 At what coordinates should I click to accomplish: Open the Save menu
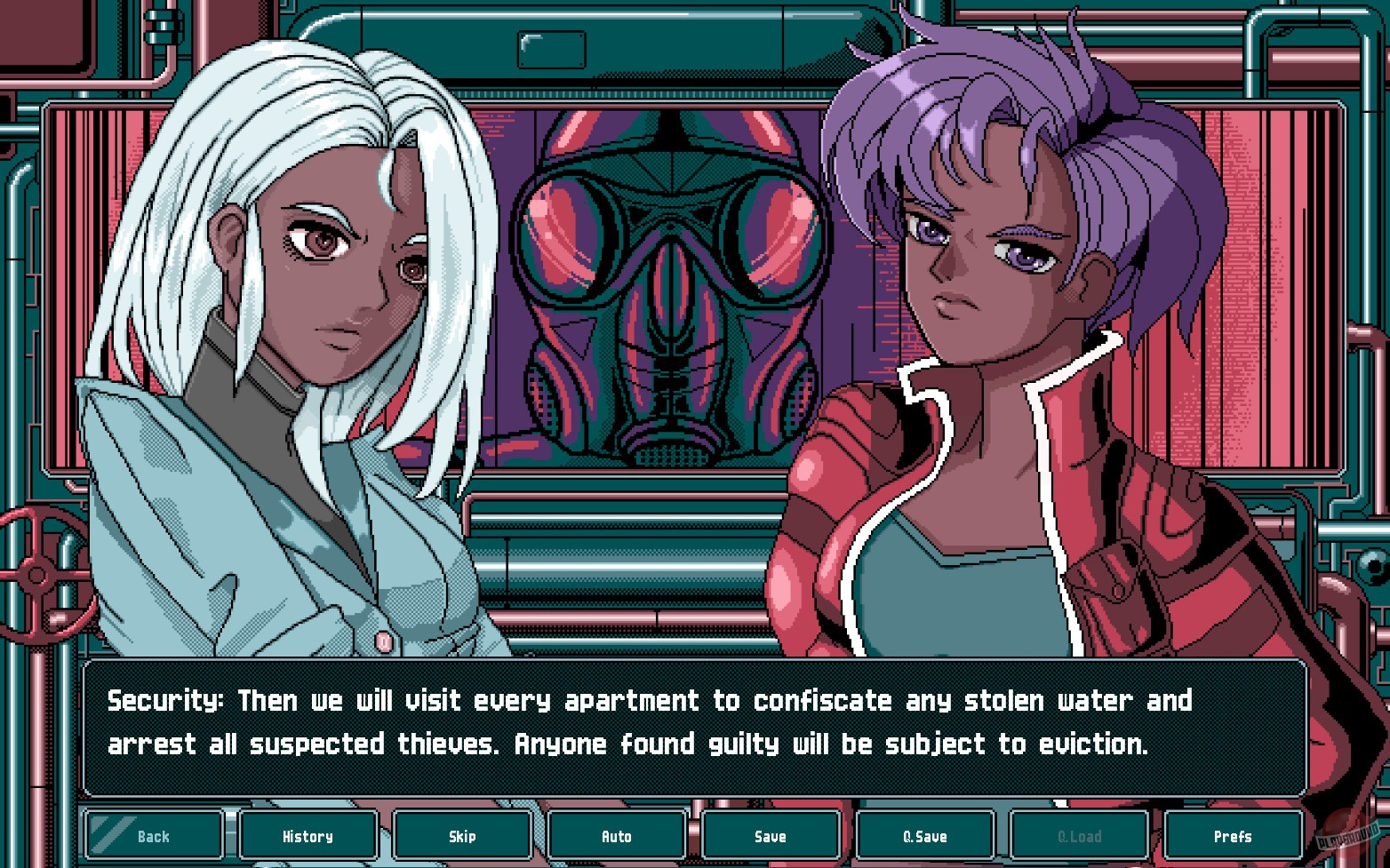[x=771, y=835]
